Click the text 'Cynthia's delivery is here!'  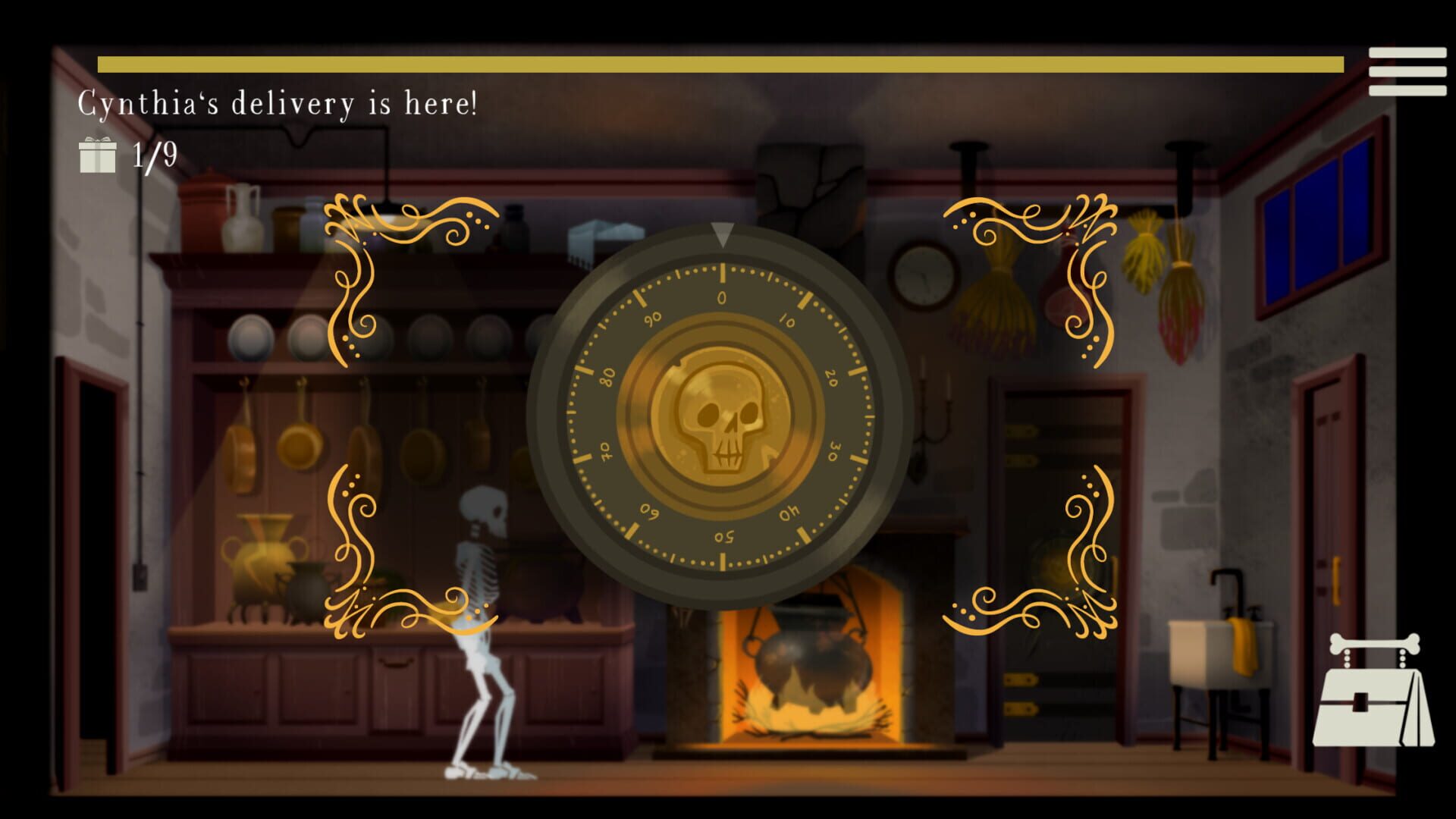click(277, 102)
